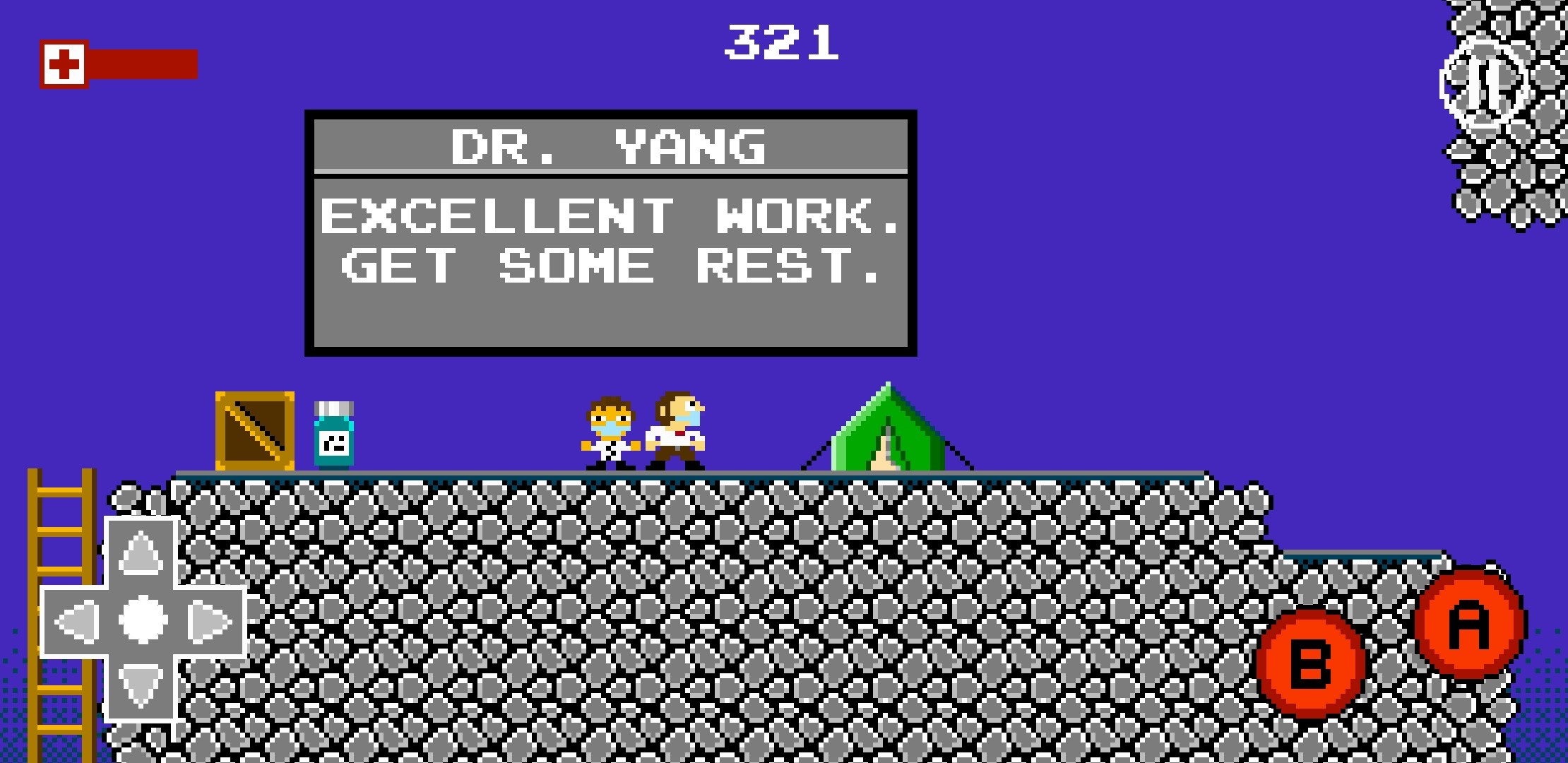Image resolution: width=1568 pixels, height=763 pixels.
Task: Click the red health cross icon
Action: (65, 64)
